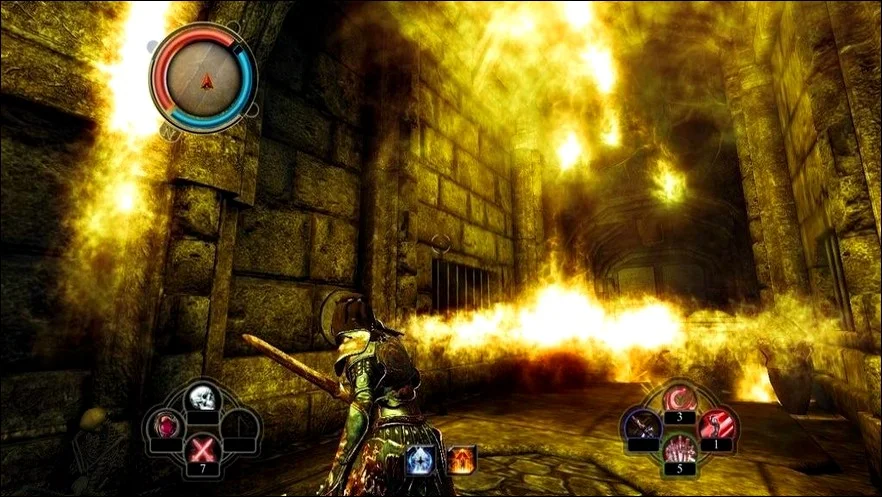Use the red spikes combat art
882x497 pixels.
tap(679, 449)
